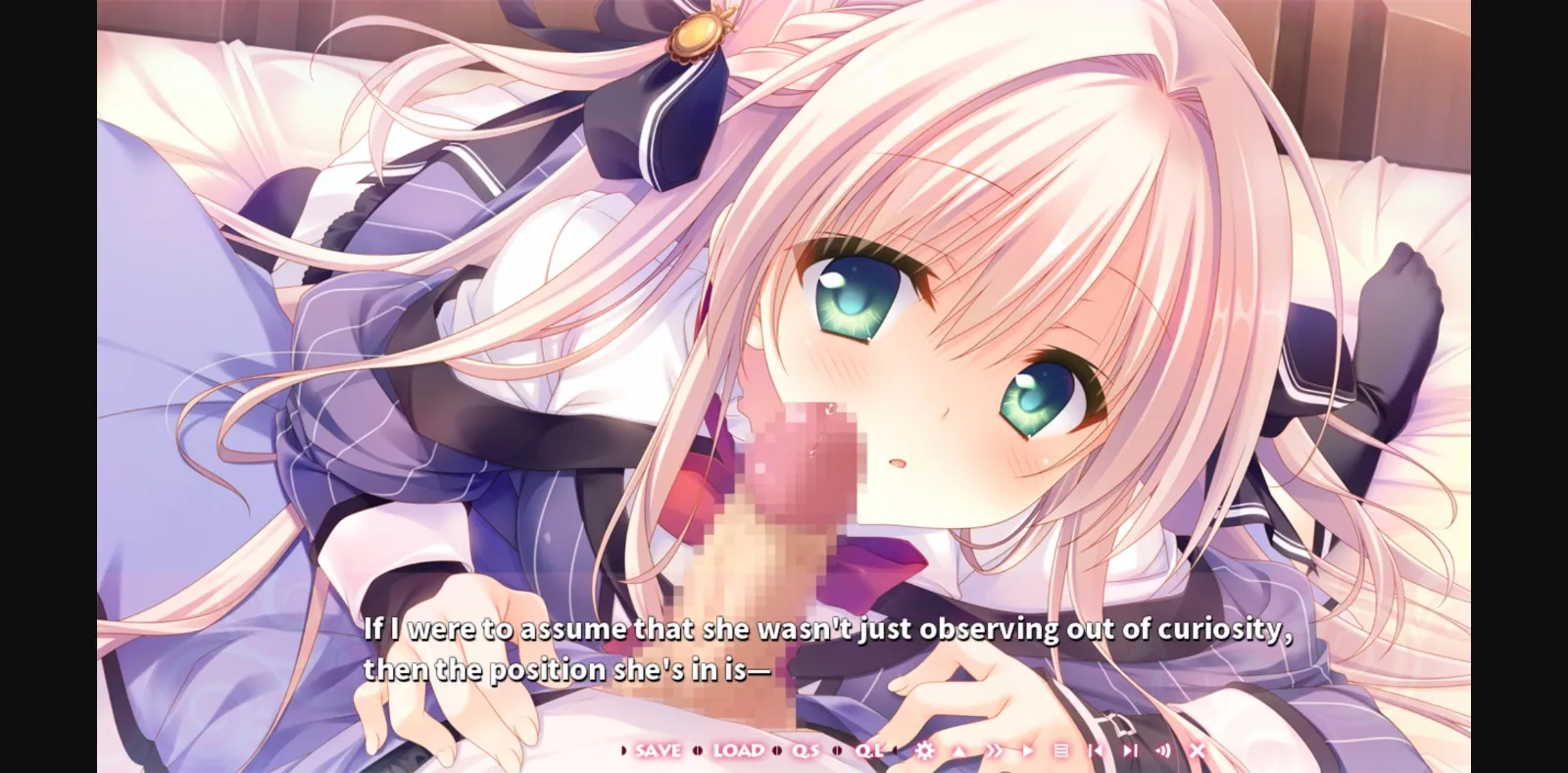Select the double-chevron skip icon

[995, 749]
